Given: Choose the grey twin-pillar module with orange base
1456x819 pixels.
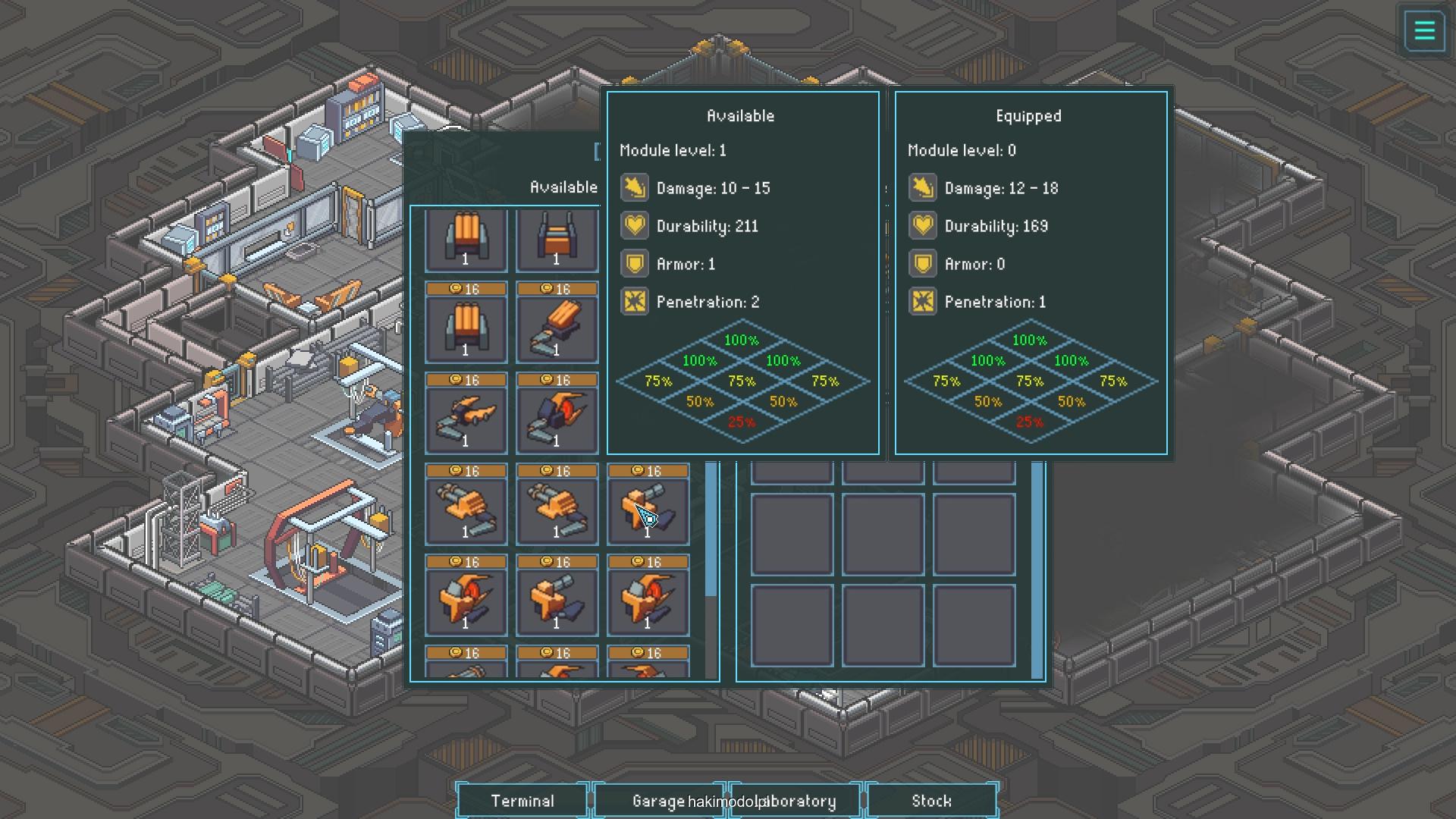Looking at the screenshot, I should 557,239.
